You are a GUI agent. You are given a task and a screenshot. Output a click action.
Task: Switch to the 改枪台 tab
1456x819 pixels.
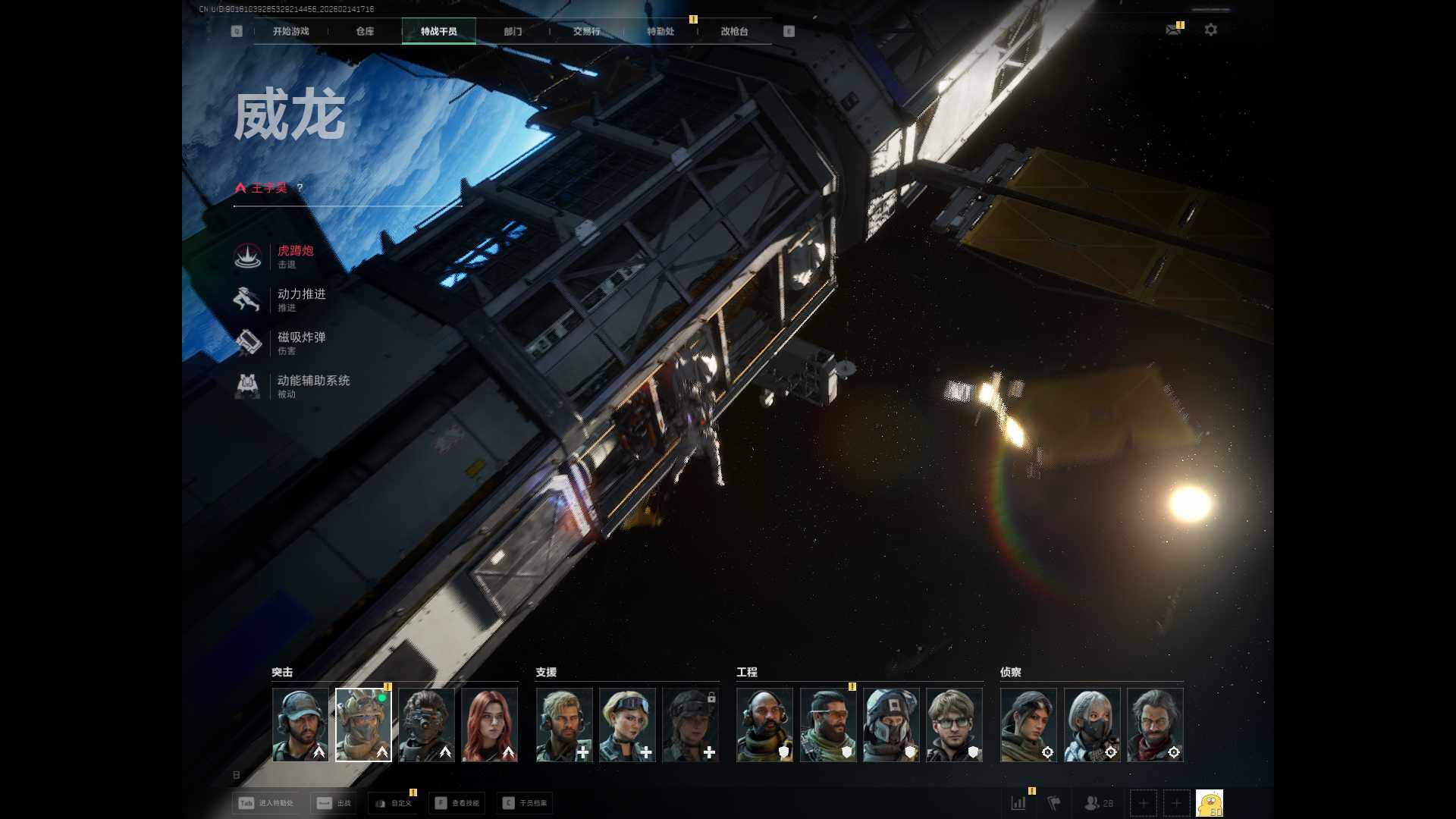click(x=734, y=31)
